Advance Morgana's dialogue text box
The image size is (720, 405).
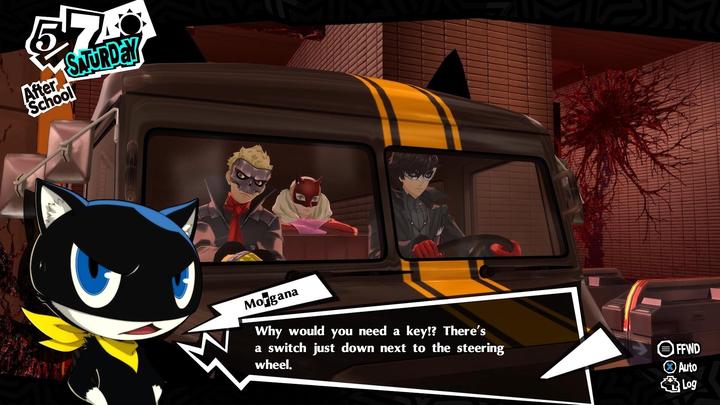point(380,340)
